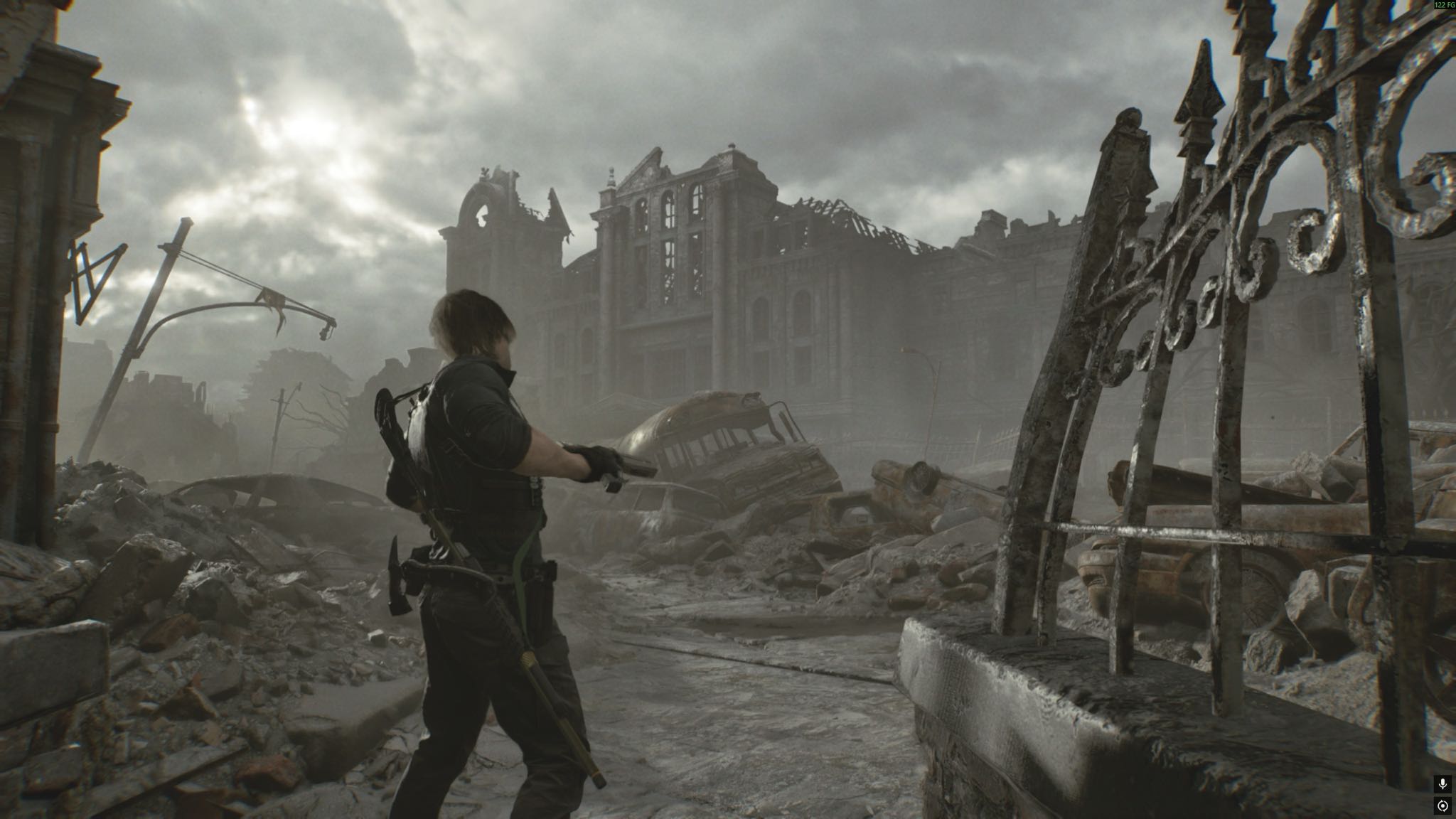Click the instant replay recording icon

click(x=1442, y=806)
